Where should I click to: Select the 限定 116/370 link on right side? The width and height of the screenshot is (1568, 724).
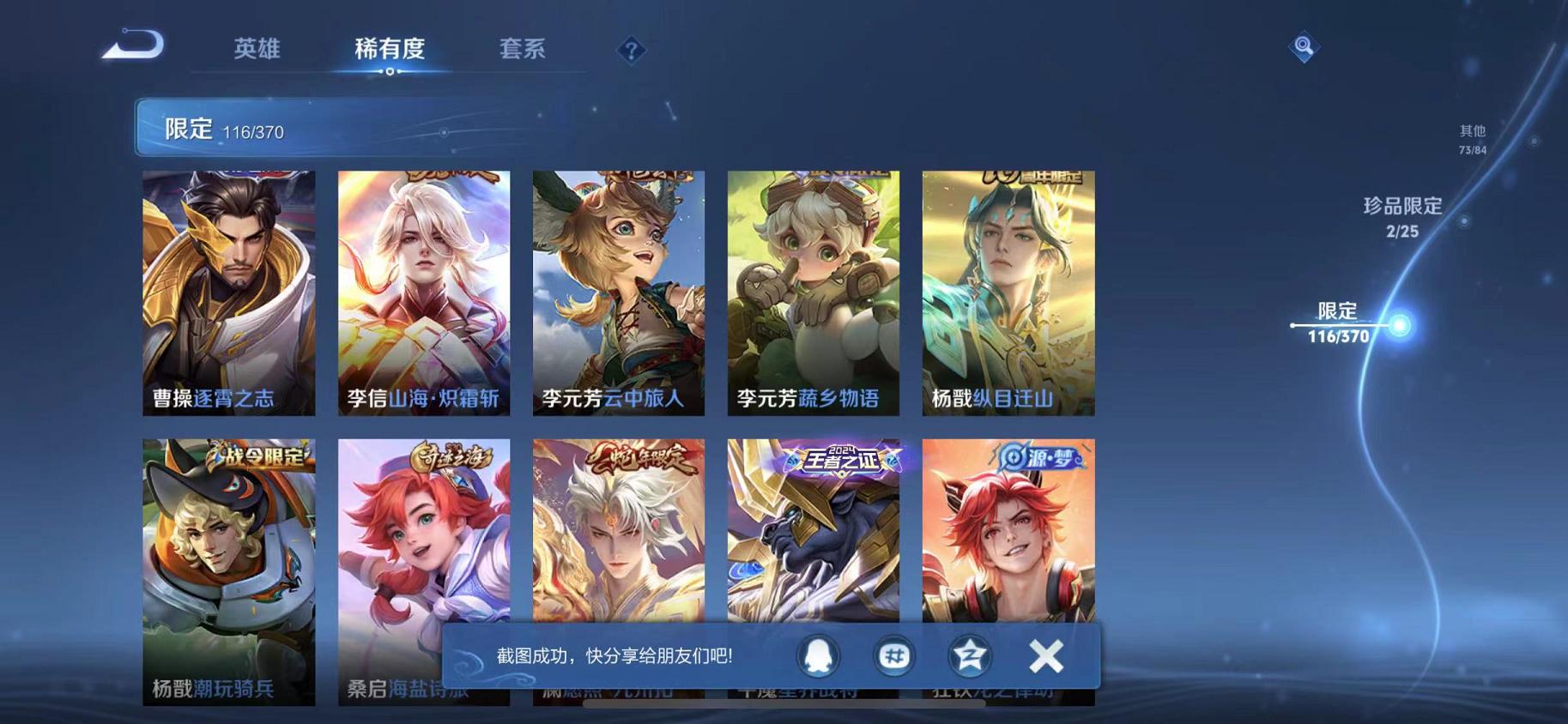pos(1339,324)
